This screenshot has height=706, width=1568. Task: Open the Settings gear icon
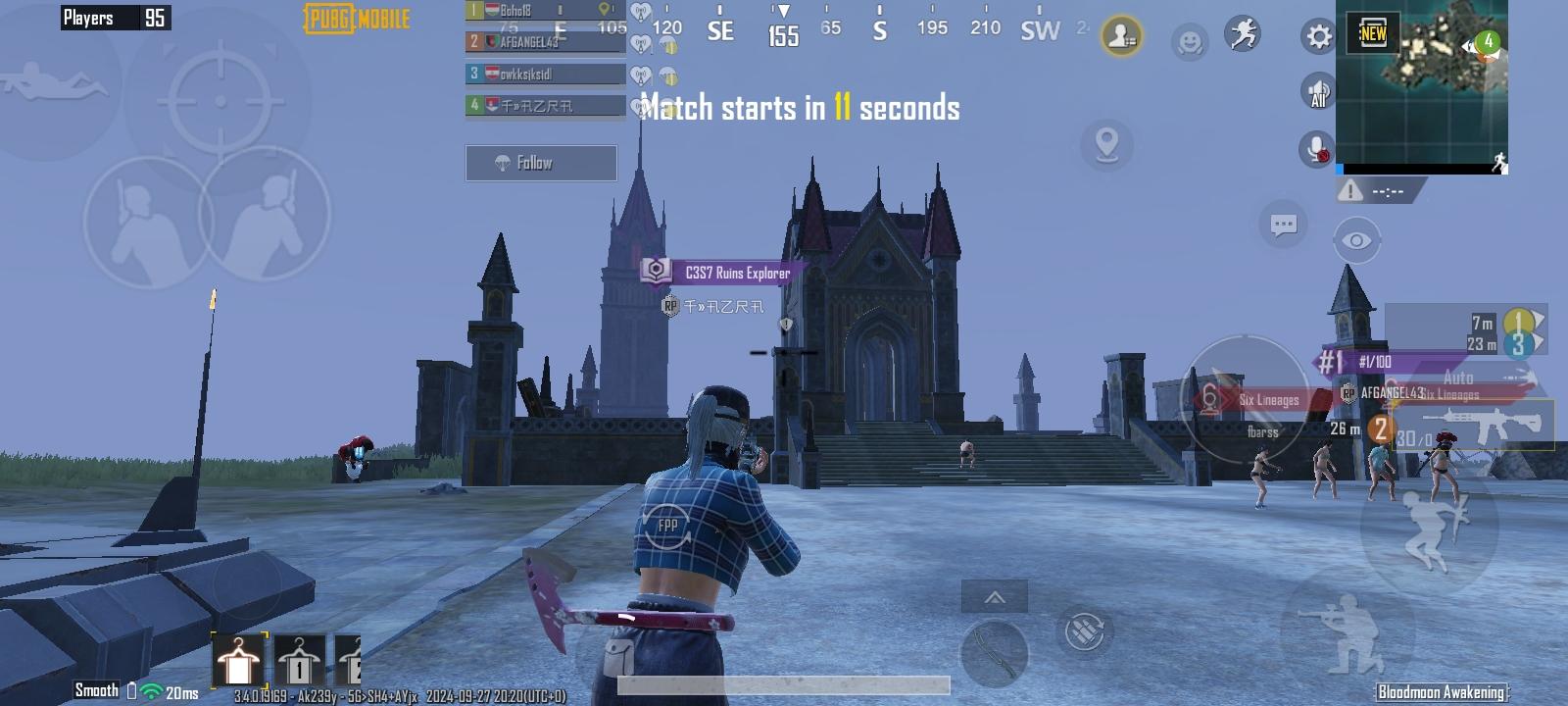click(x=1317, y=36)
